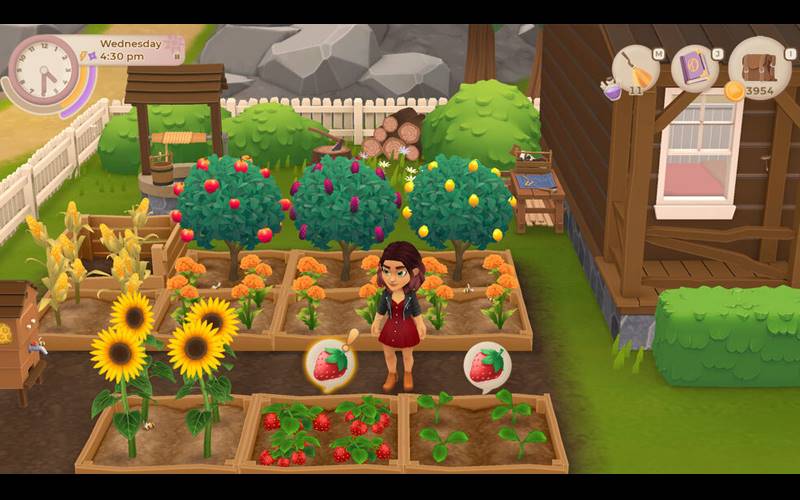Open the purple spellbook journal
Image resolution: width=800 pixels, height=500 pixels.
point(694,68)
